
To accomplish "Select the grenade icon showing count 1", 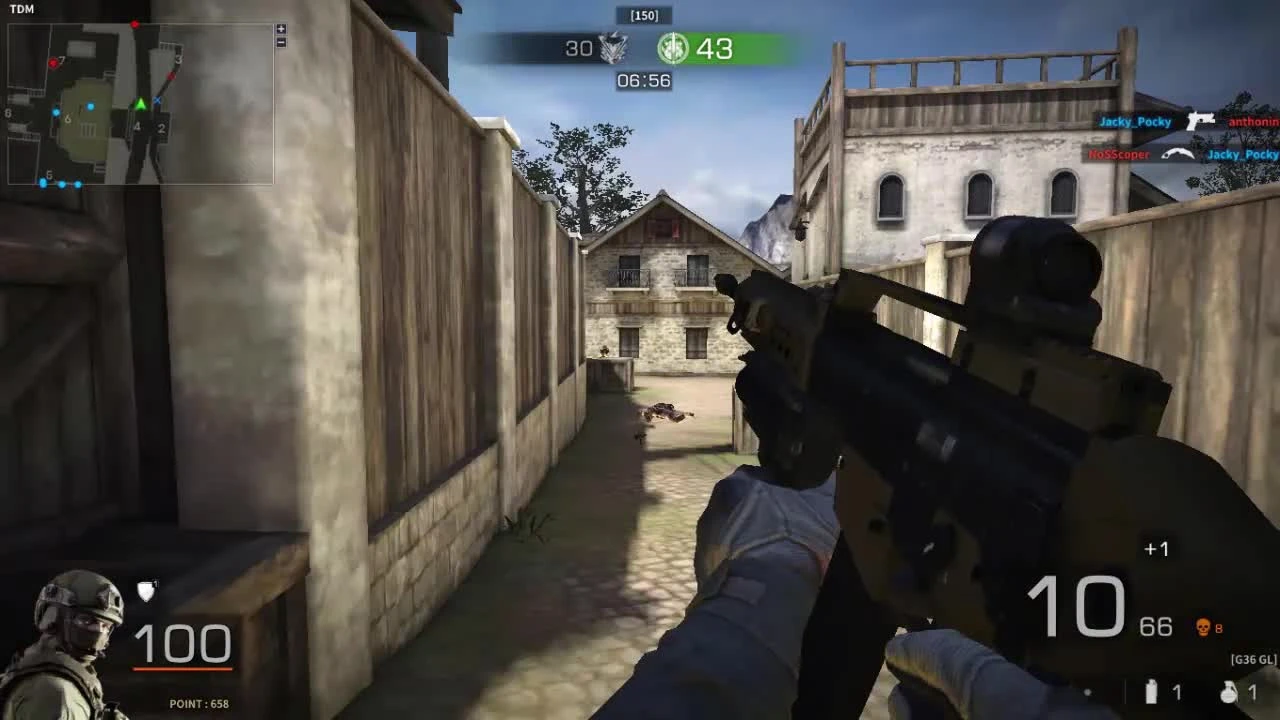I will click(x=1228, y=692).
